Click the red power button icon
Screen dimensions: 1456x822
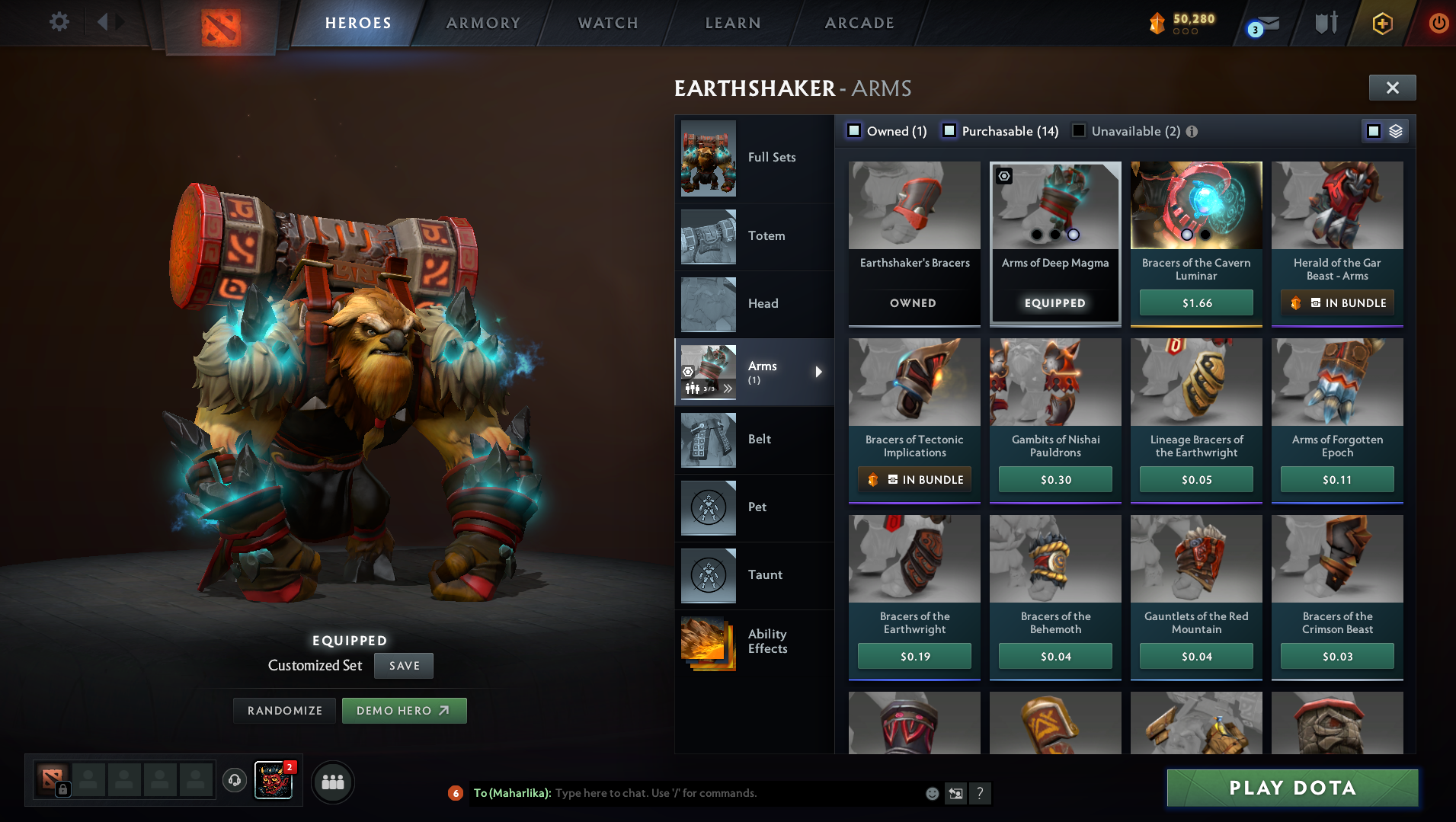coord(1438,22)
